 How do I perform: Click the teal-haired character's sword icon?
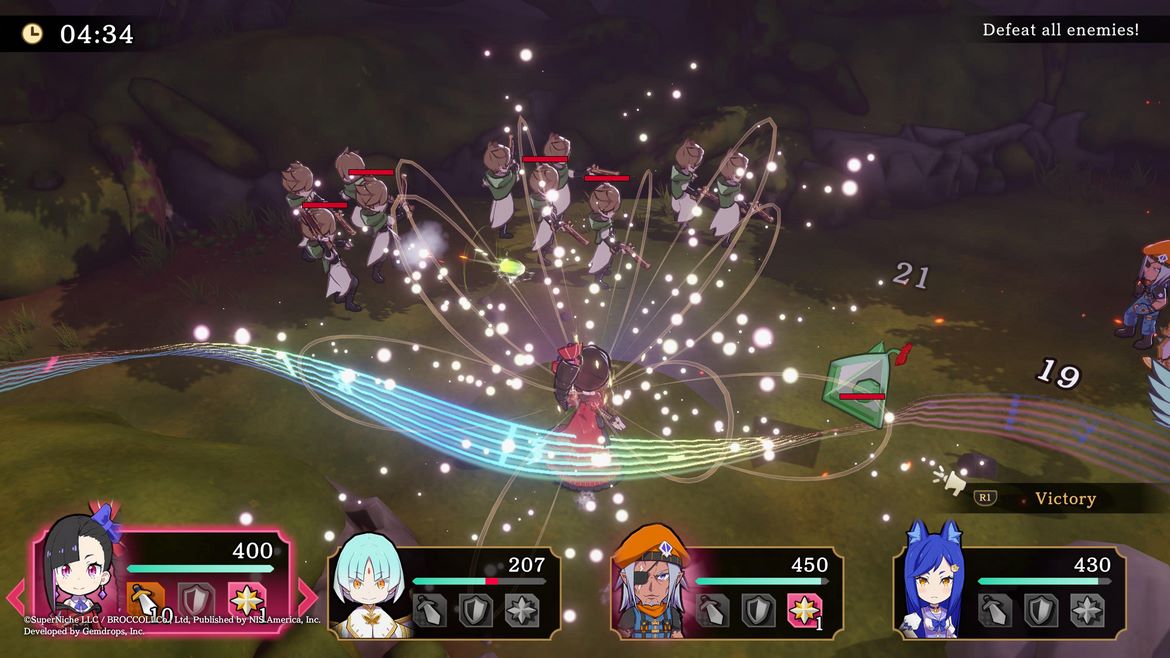(x=430, y=610)
